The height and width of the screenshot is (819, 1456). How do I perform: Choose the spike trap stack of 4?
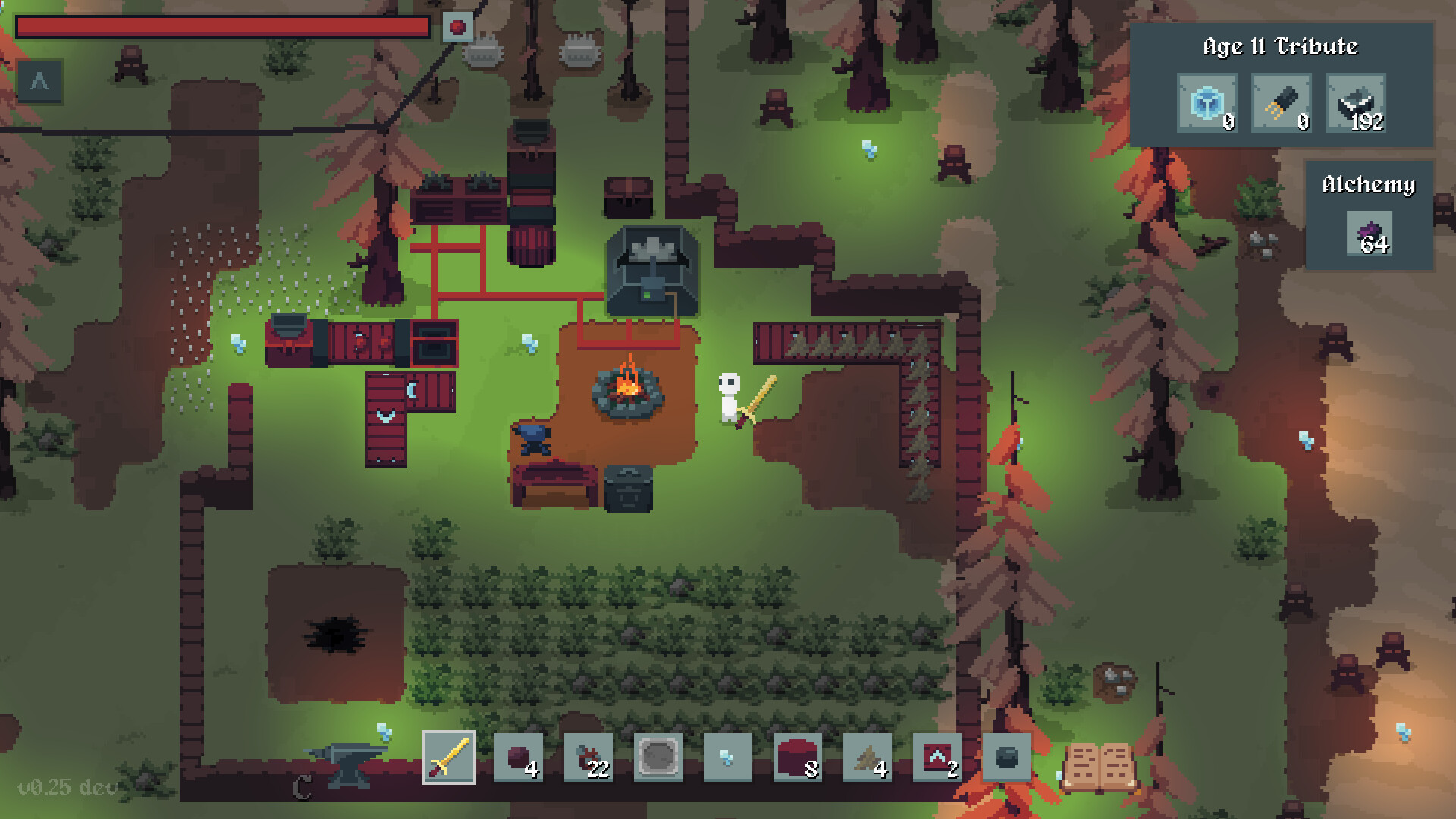pos(867,757)
